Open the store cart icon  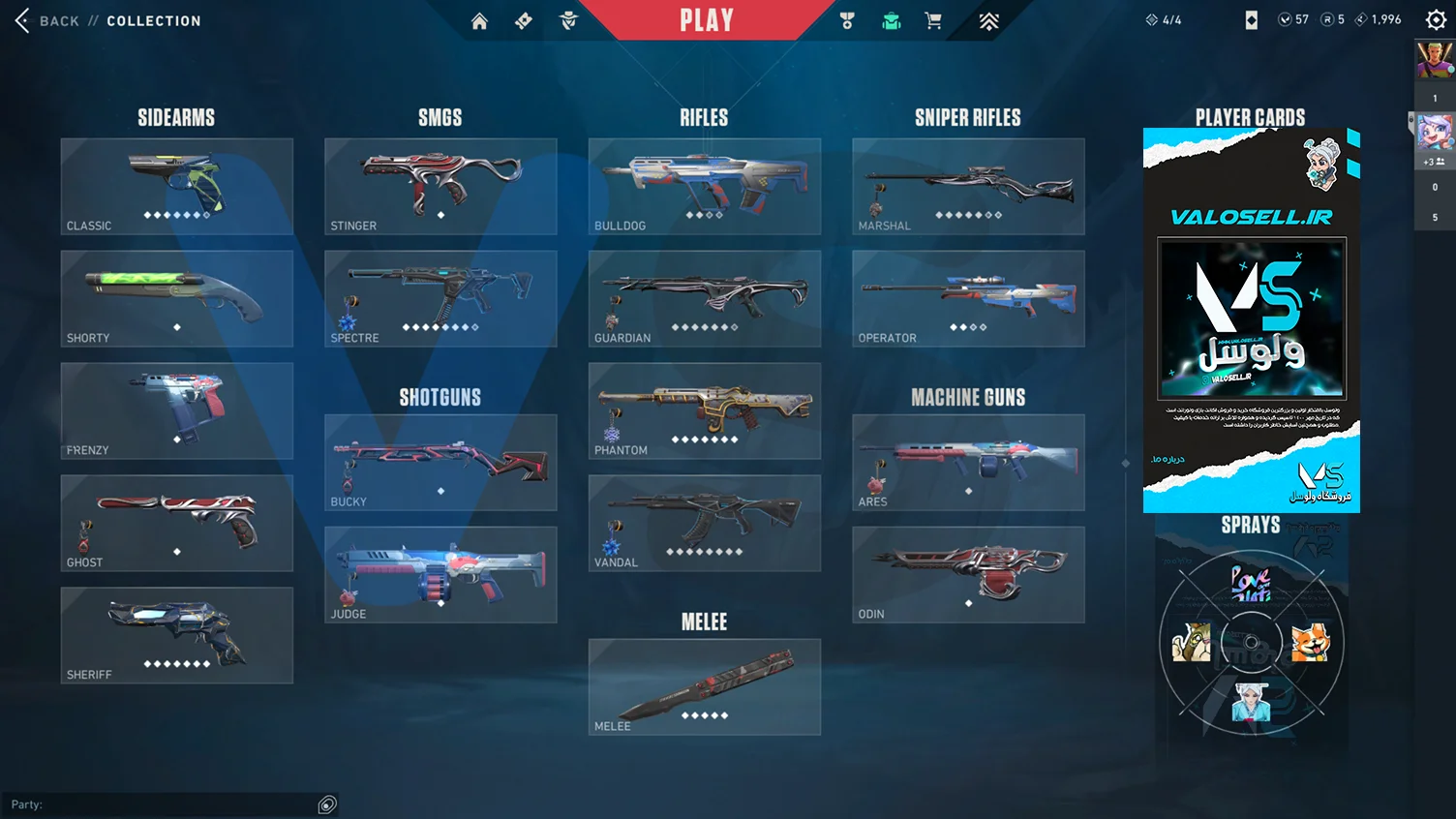tap(933, 21)
